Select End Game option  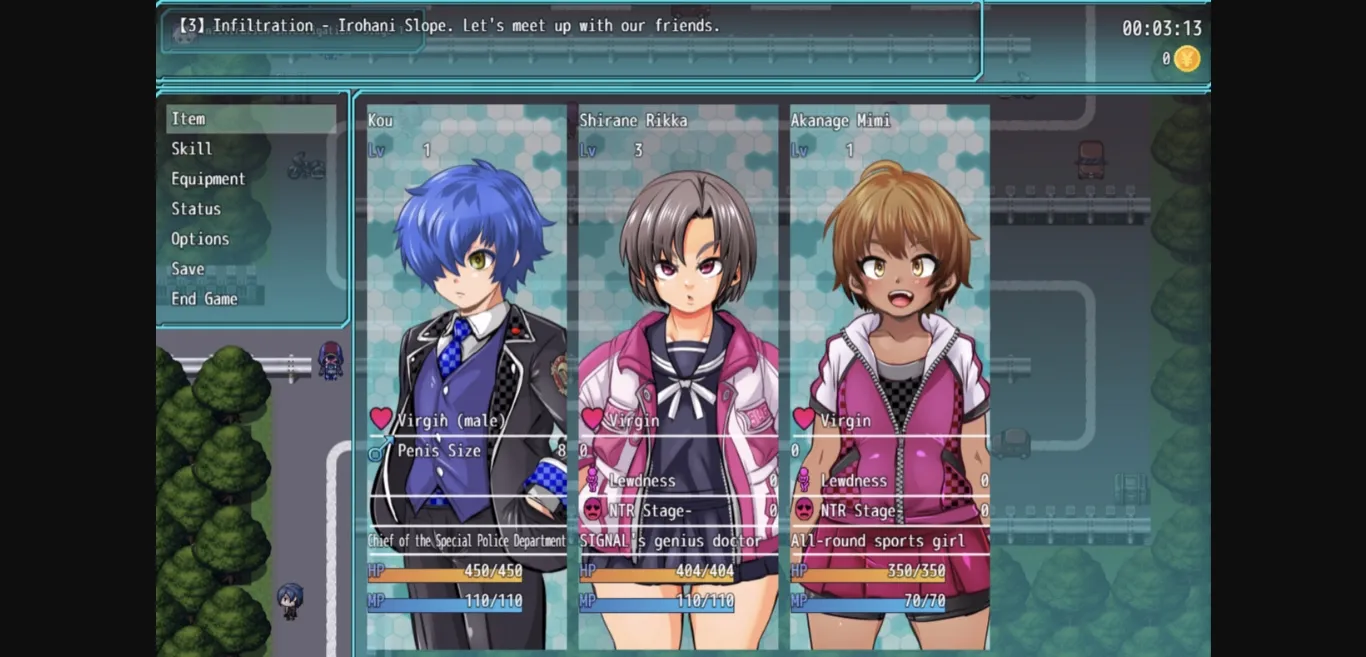pos(204,299)
